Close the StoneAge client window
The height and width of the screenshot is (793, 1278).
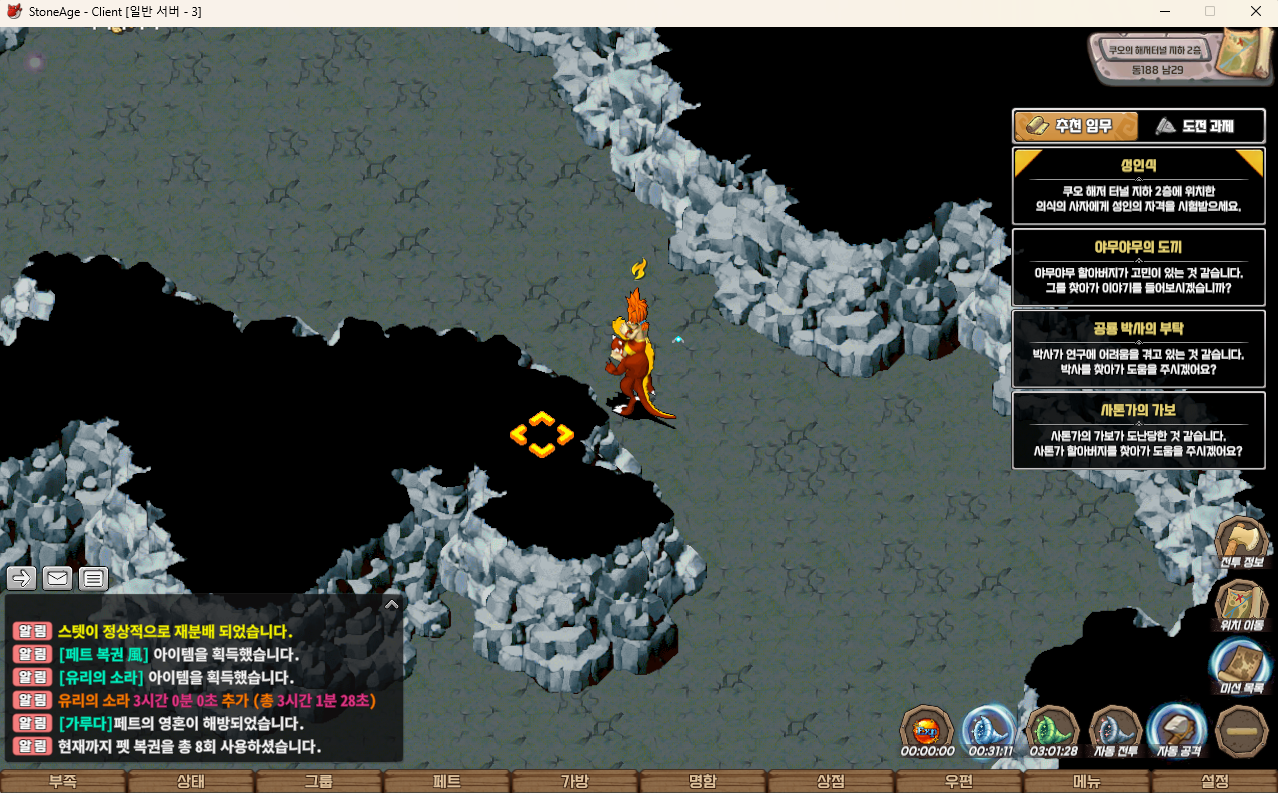pyautogui.click(x=1255, y=11)
